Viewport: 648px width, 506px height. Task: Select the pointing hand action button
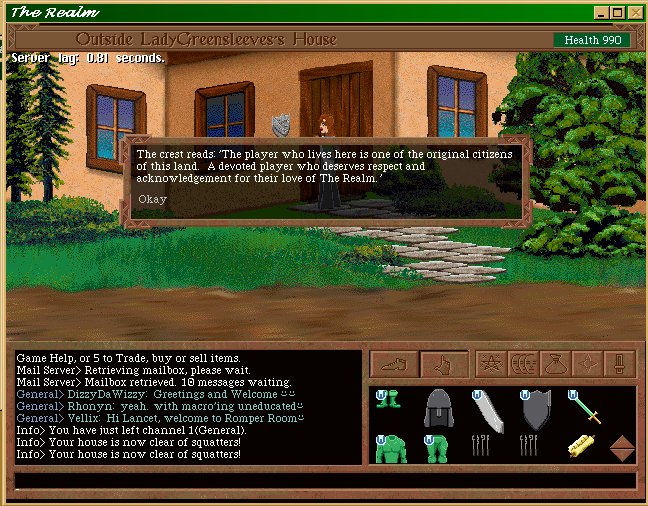pos(442,365)
